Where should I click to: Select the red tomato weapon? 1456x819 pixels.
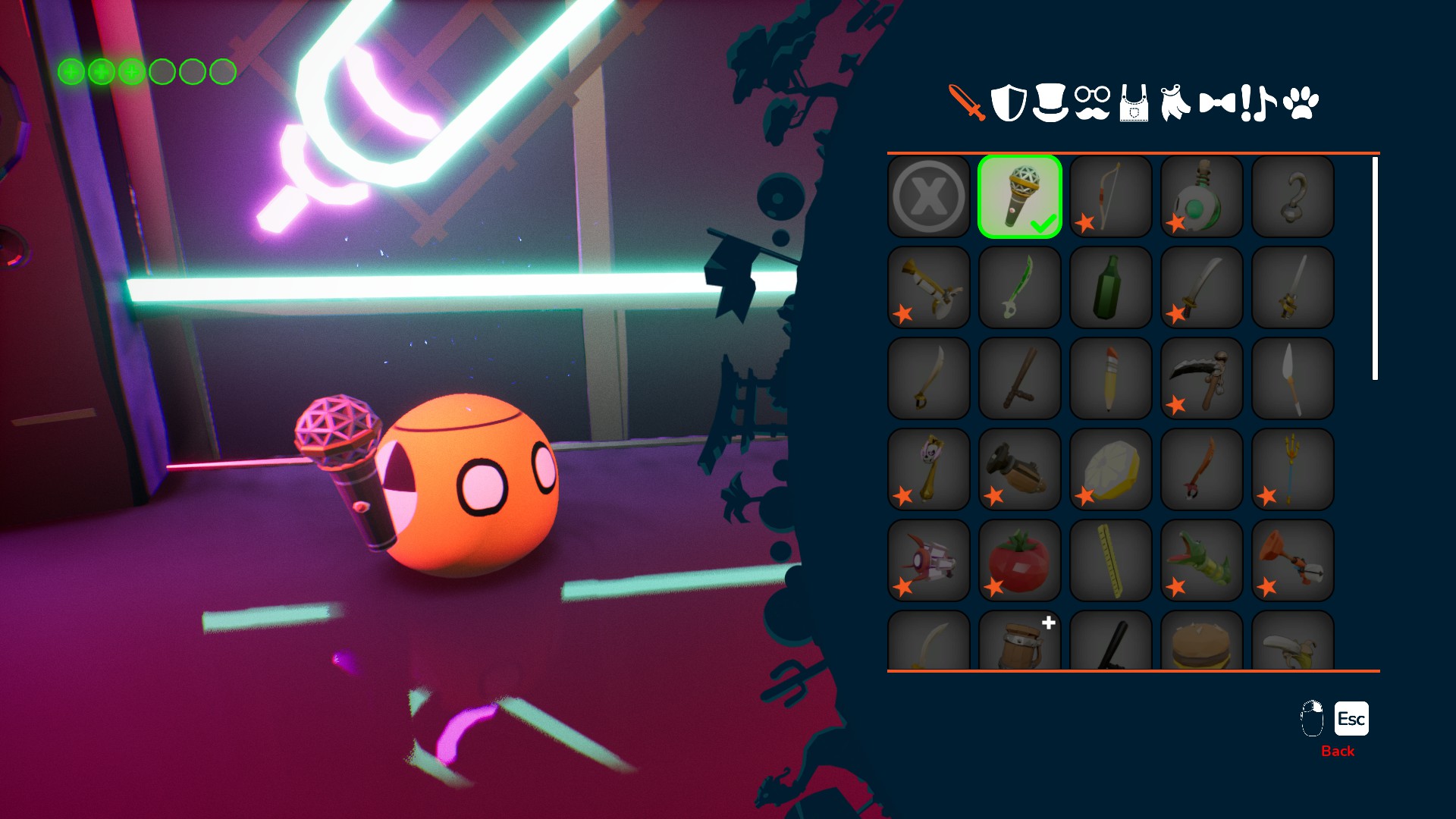pyautogui.click(x=1020, y=560)
